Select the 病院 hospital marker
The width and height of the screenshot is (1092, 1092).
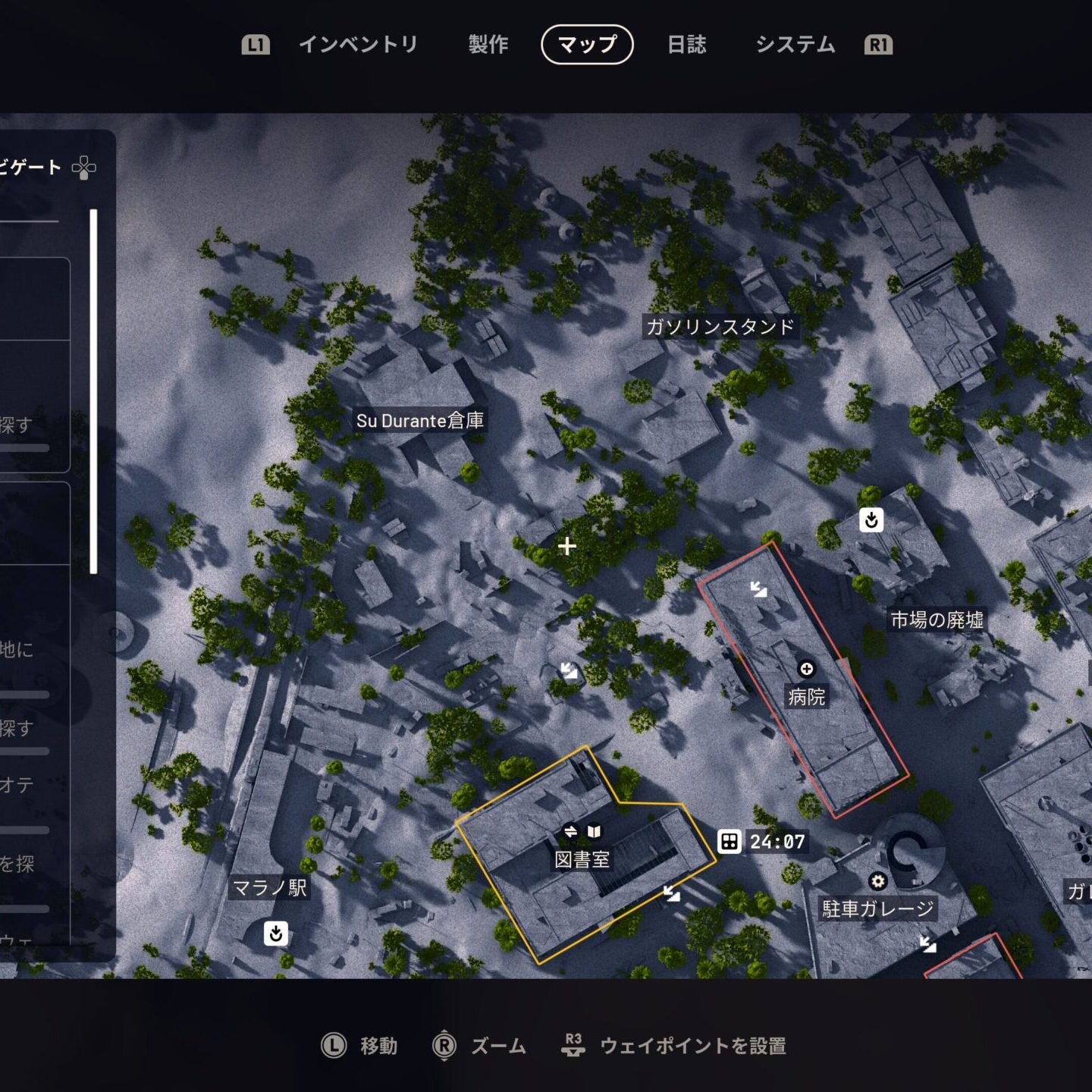point(806,669)
